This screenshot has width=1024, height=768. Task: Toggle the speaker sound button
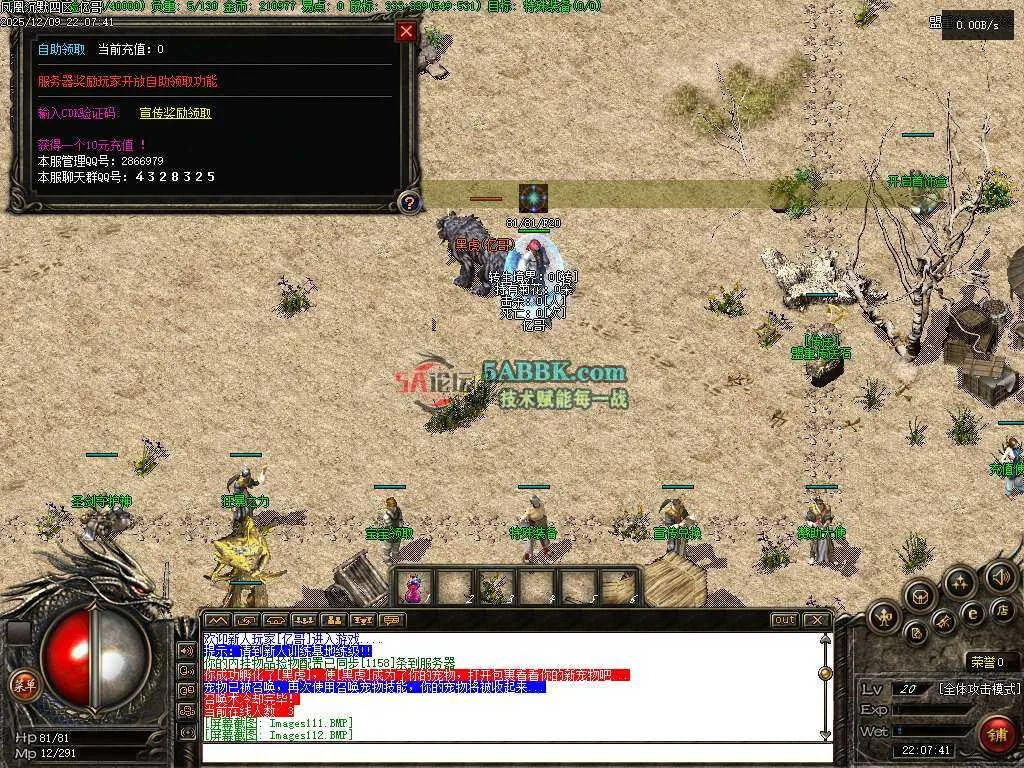point(1000,576)
